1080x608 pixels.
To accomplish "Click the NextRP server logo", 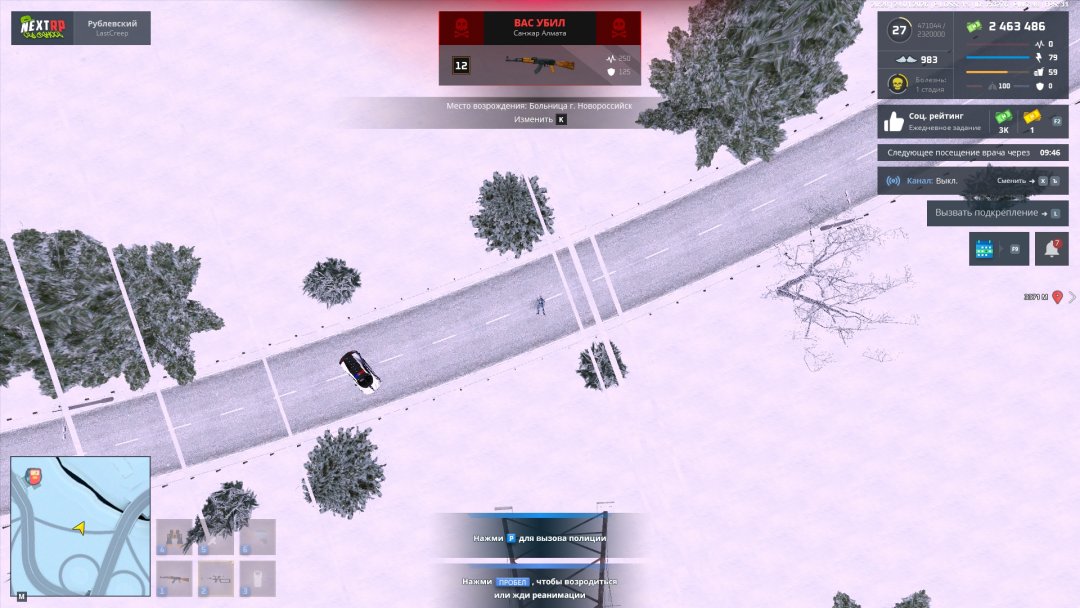I will click(44, 28).
